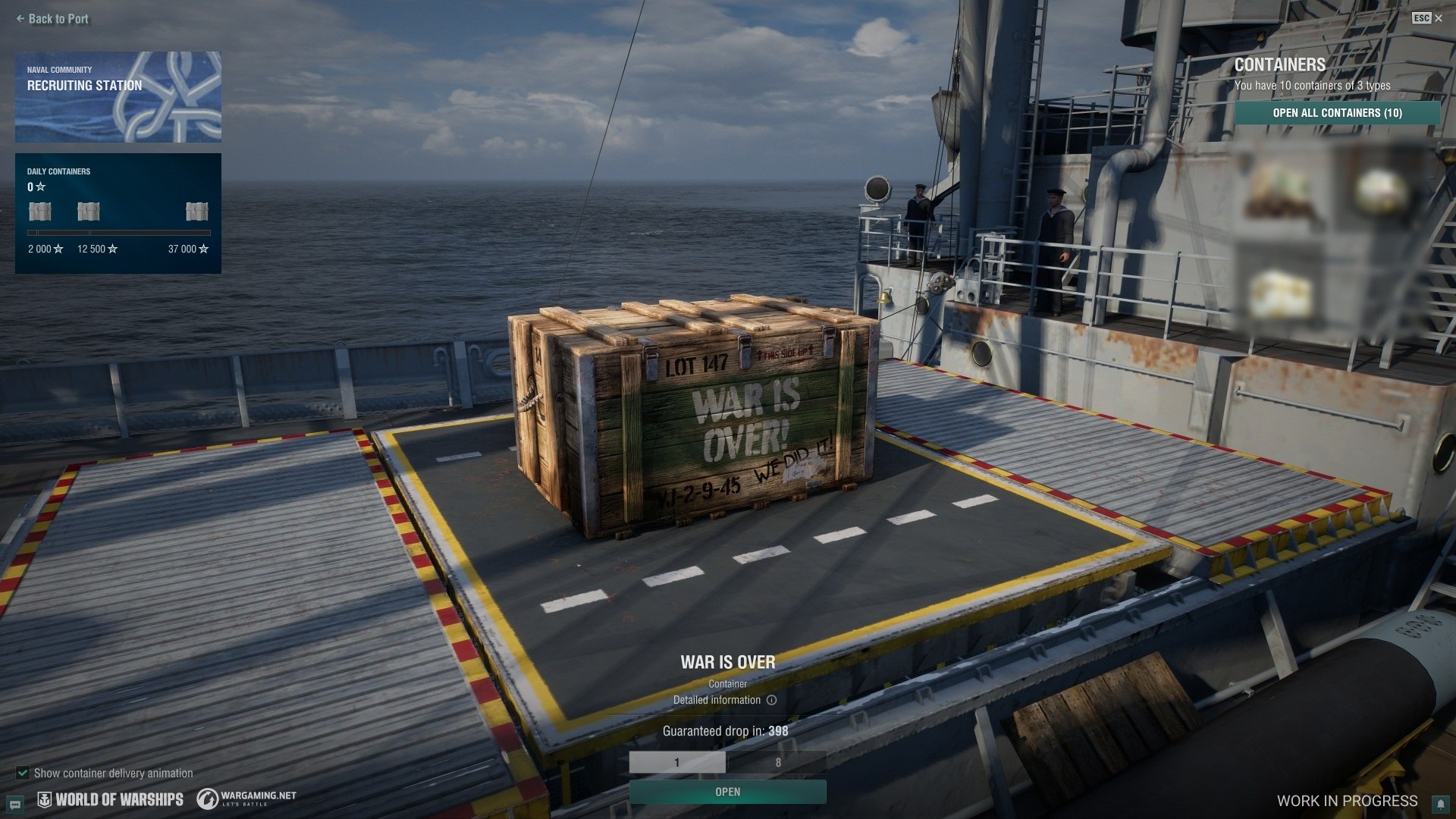Screen dimensions: 1456x819
Task: Go back to Port
Action: [x=52, y=19]
